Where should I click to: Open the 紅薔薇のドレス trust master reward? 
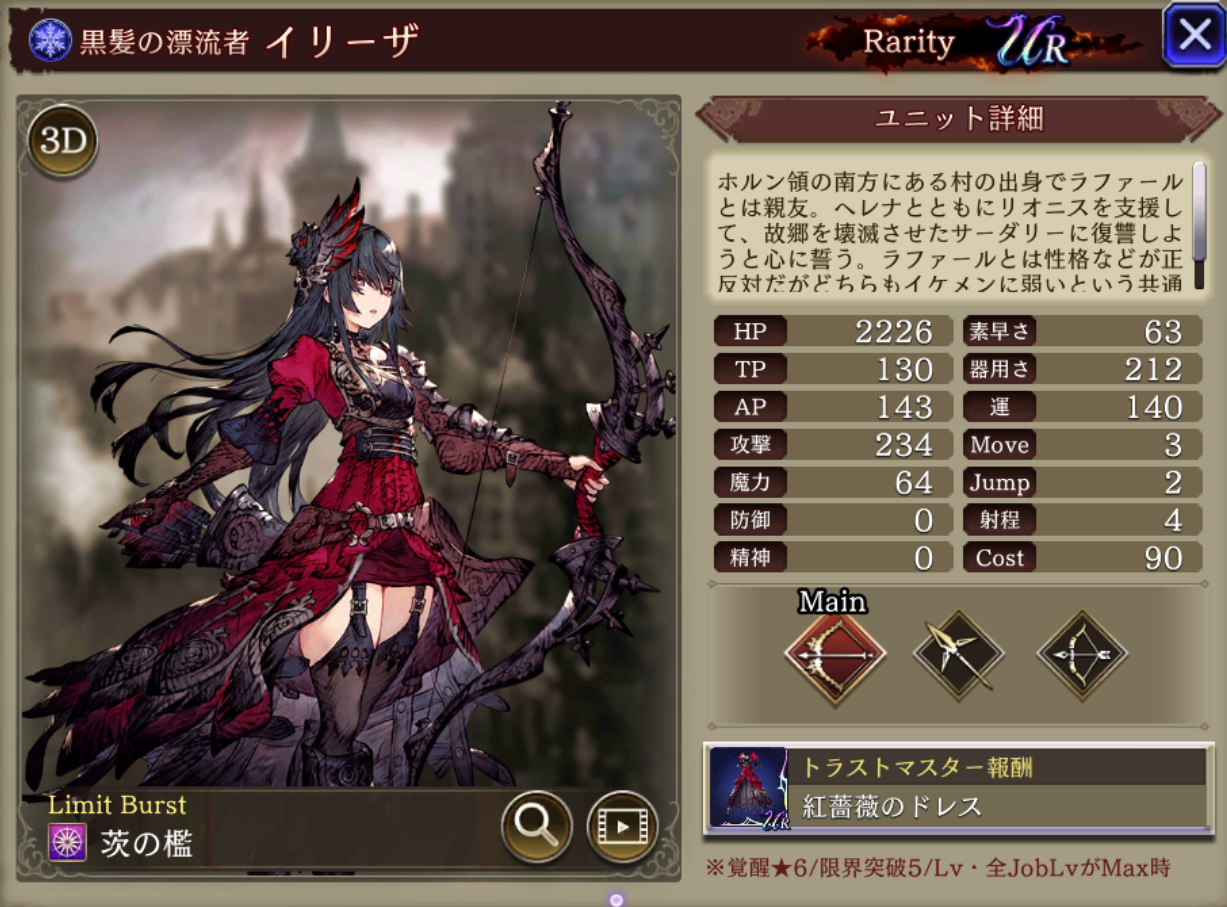pos(957,788)
